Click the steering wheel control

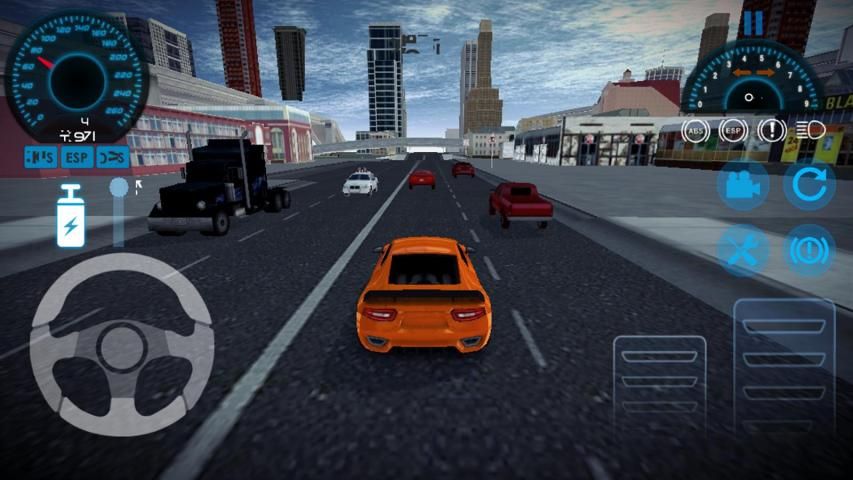coord(122,343)
